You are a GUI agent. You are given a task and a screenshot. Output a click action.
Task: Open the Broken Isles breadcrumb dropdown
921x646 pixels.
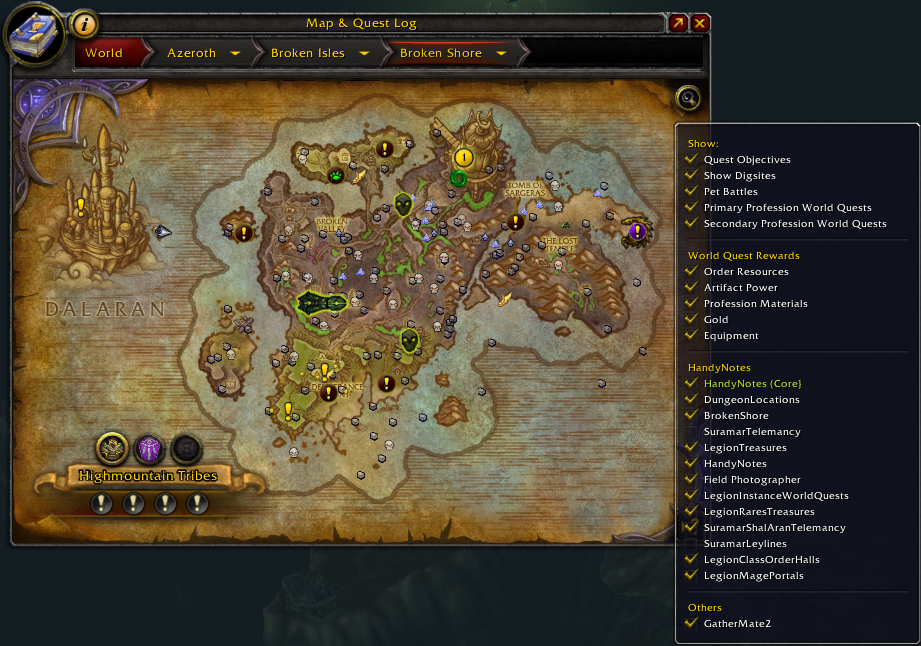point(364,53)
